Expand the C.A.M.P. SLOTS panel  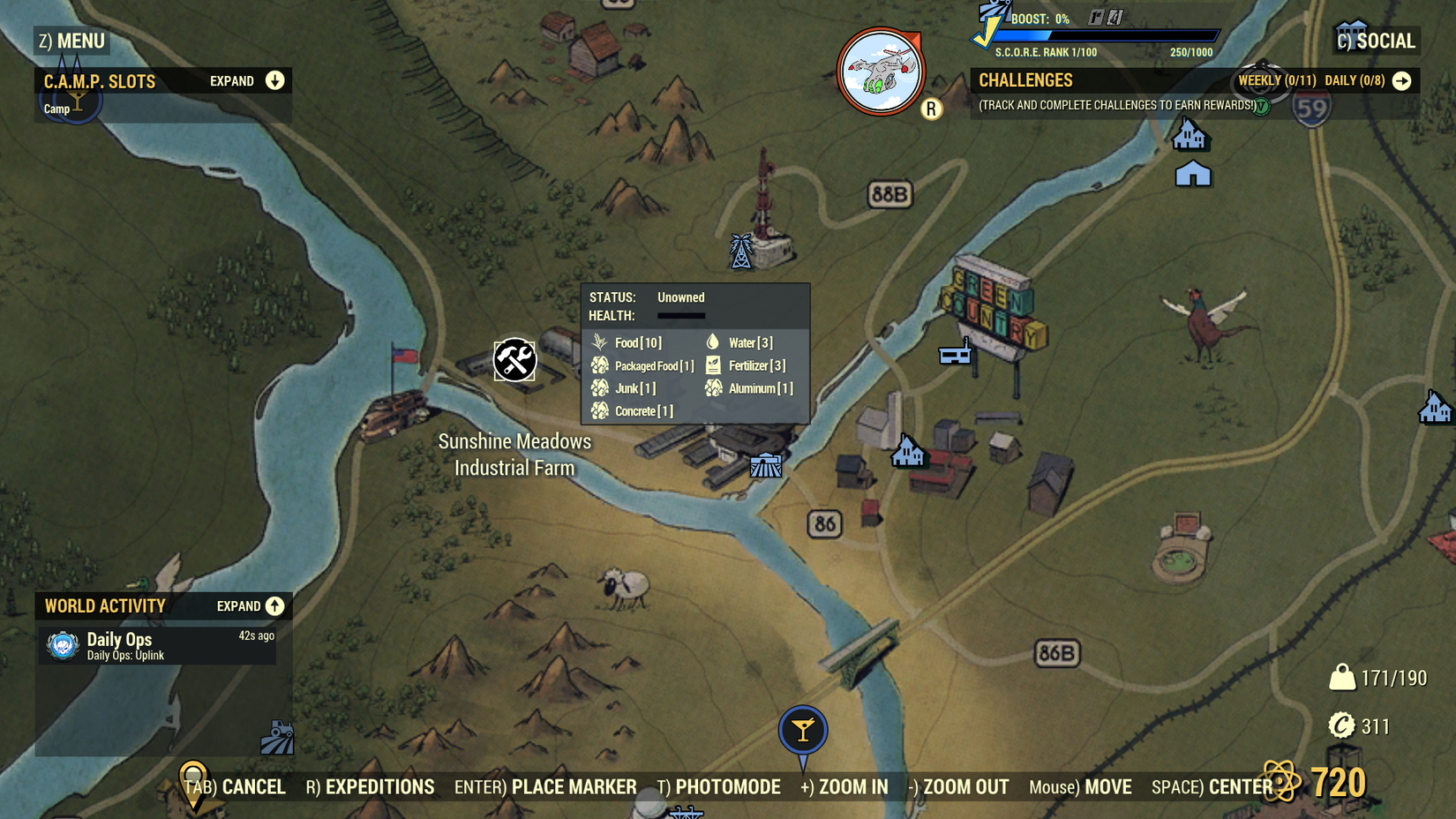point(274,80)
